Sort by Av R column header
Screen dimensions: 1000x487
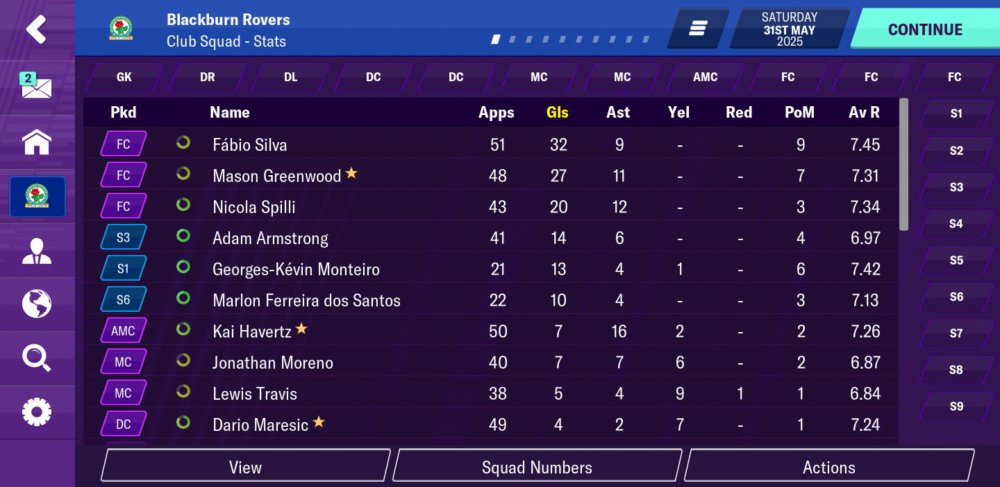pyautogui.click(x=864, y=112)
